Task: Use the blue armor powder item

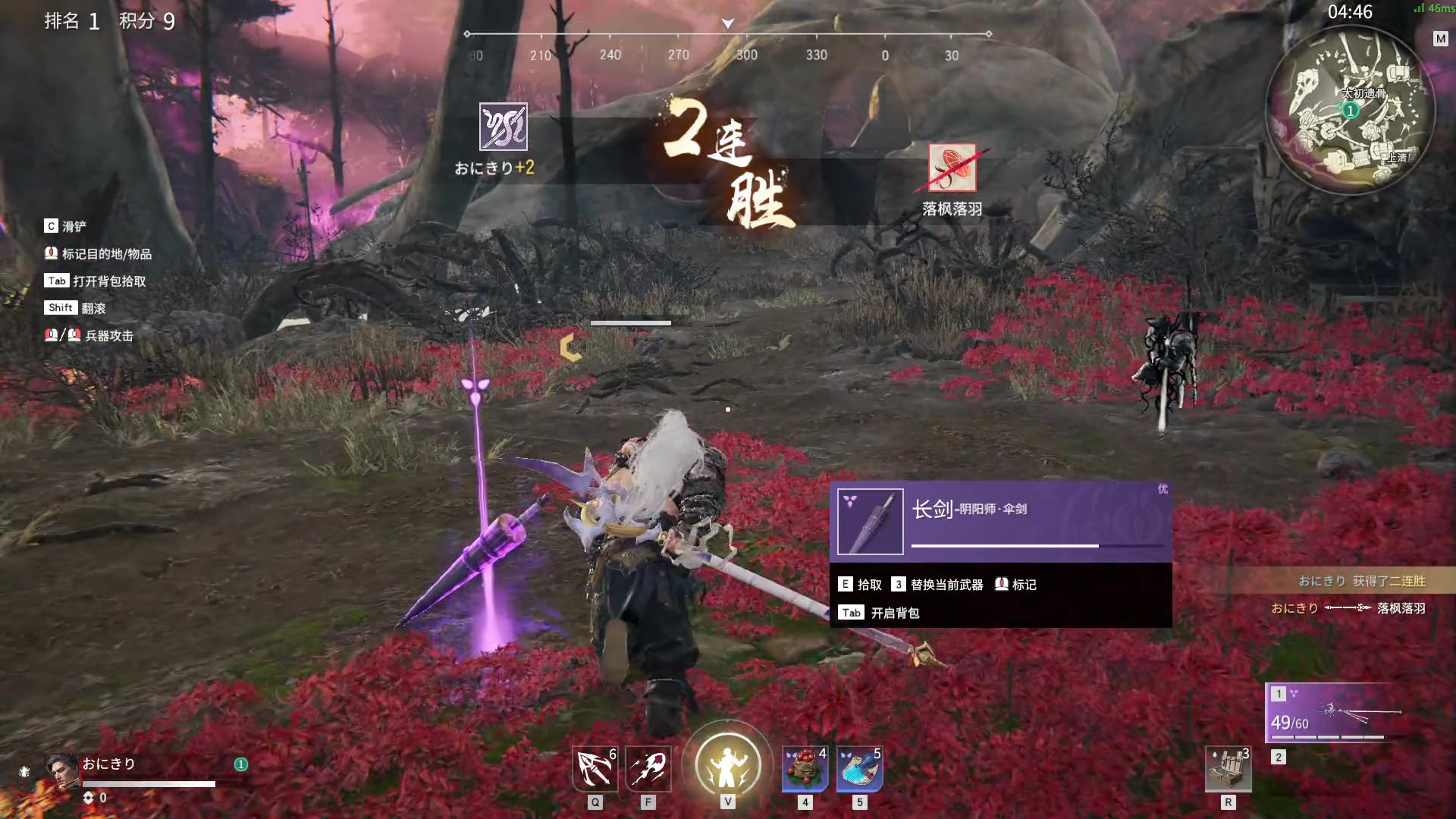Action: 859,769
